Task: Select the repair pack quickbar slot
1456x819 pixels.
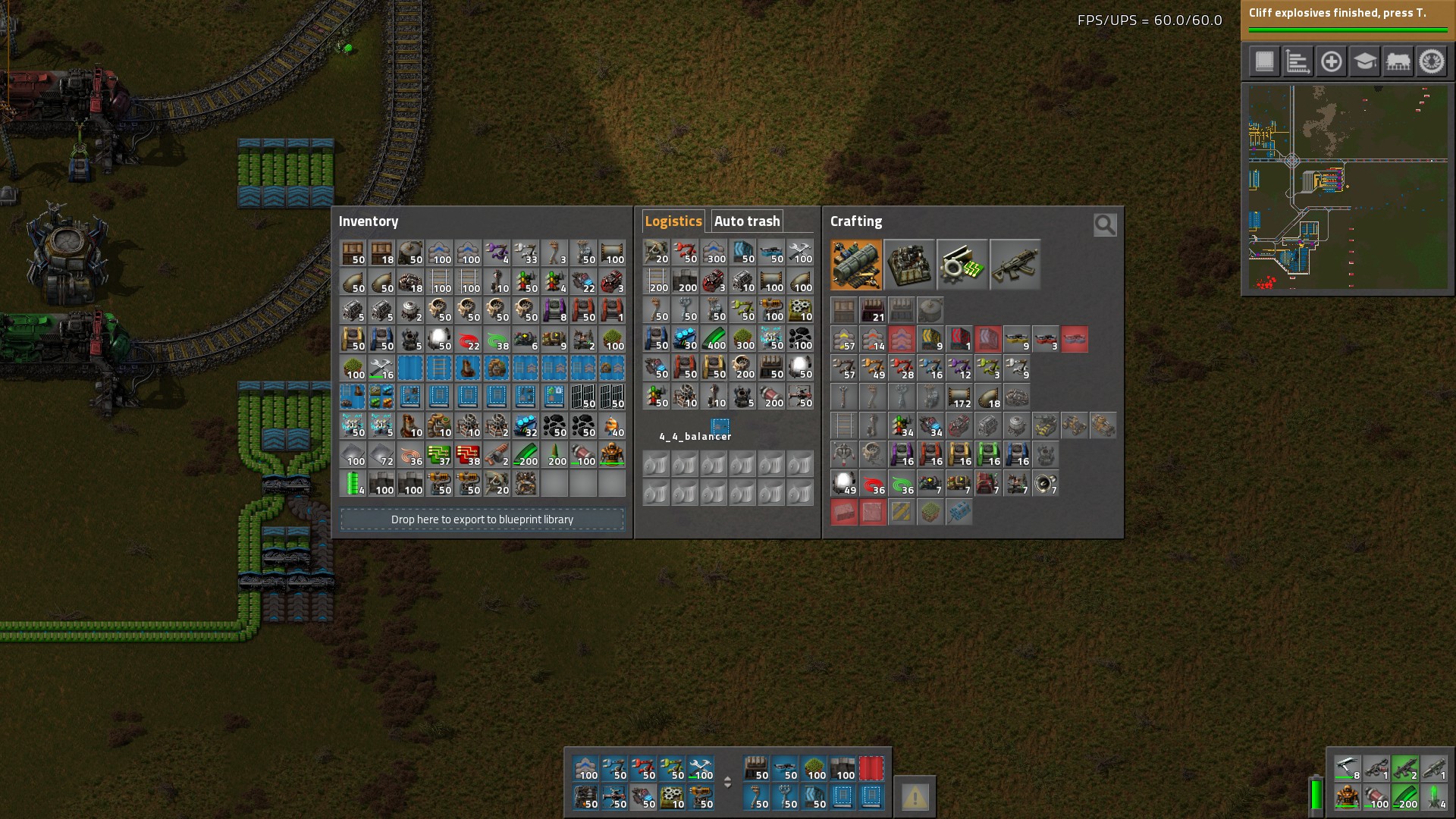Action: click(x=701, y=768)
